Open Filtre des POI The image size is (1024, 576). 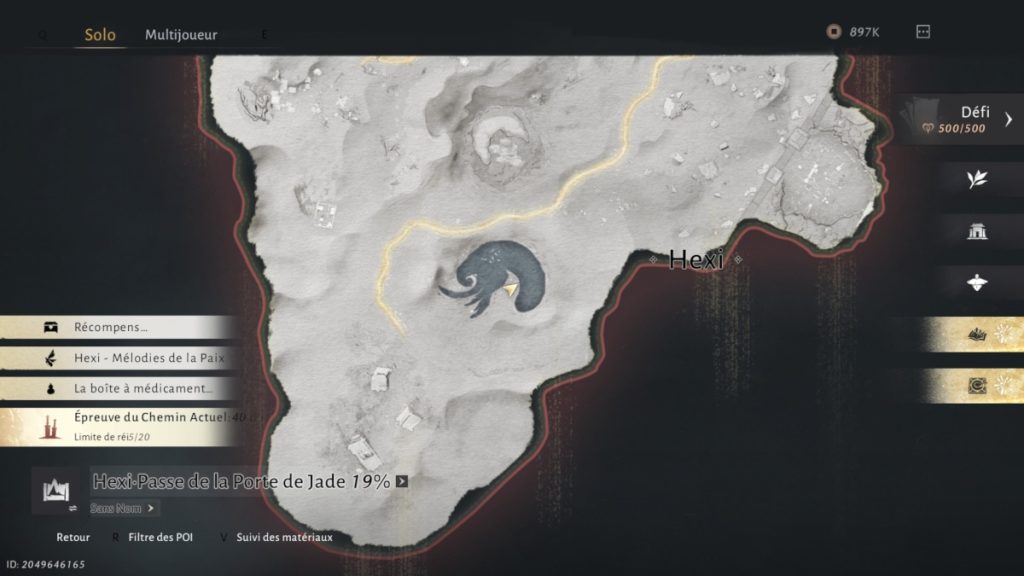[160, 537]
